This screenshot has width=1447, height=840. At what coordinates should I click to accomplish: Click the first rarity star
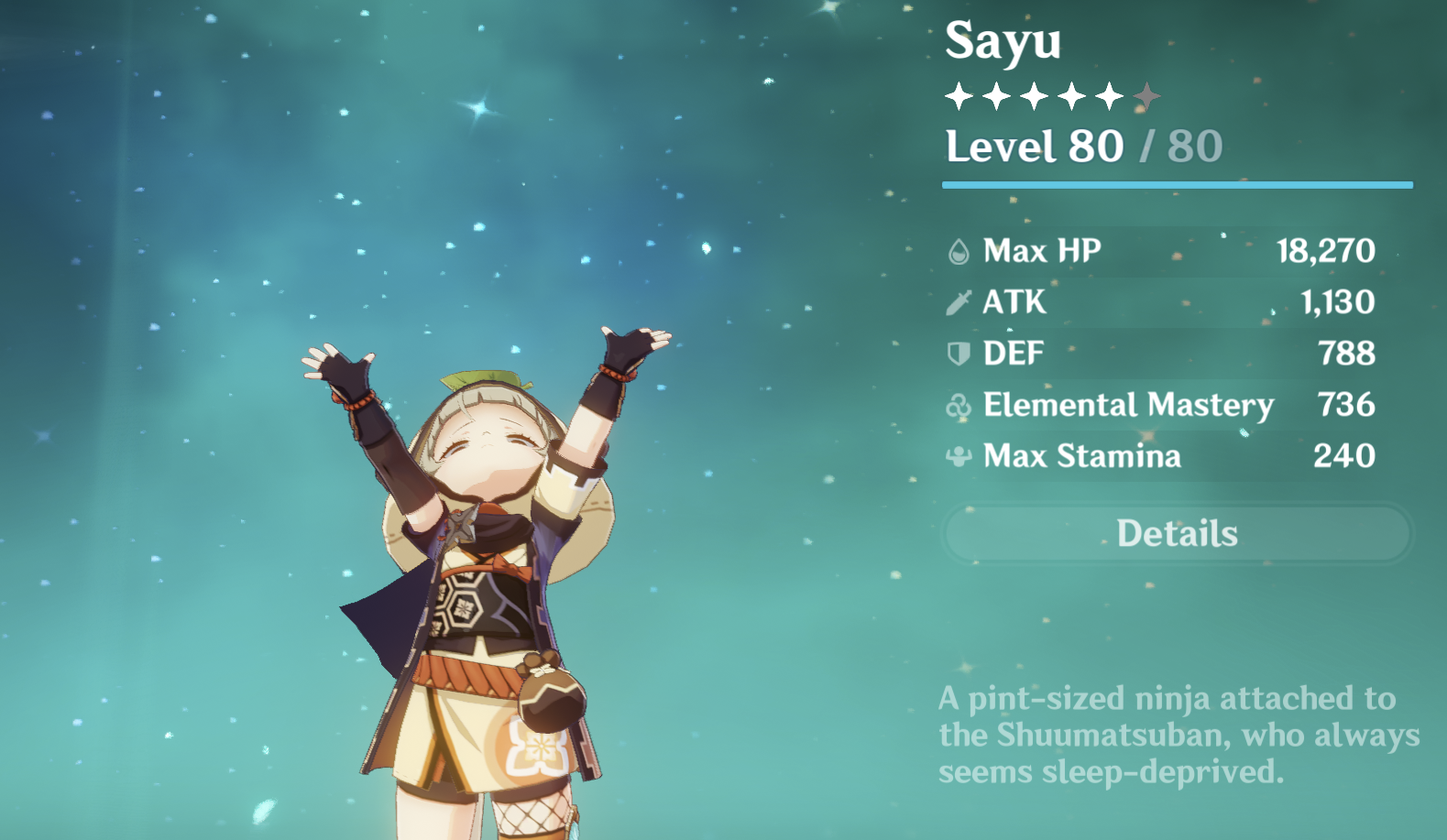pyautogui.click(x=959, y=94)
